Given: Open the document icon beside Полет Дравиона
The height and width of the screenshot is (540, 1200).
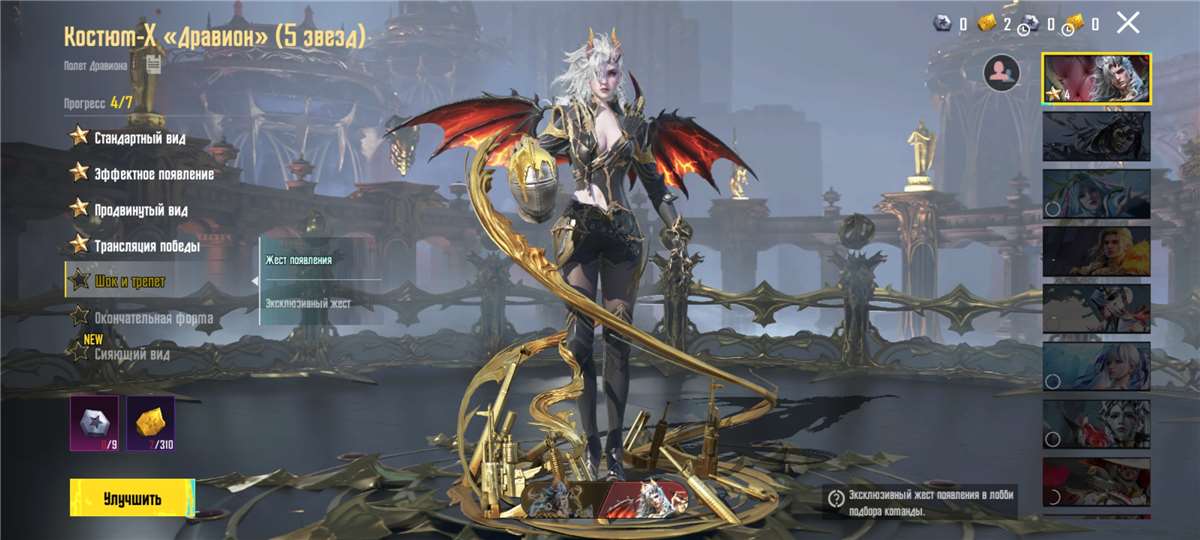Looking at the screenshot, I should click(152, 66).
